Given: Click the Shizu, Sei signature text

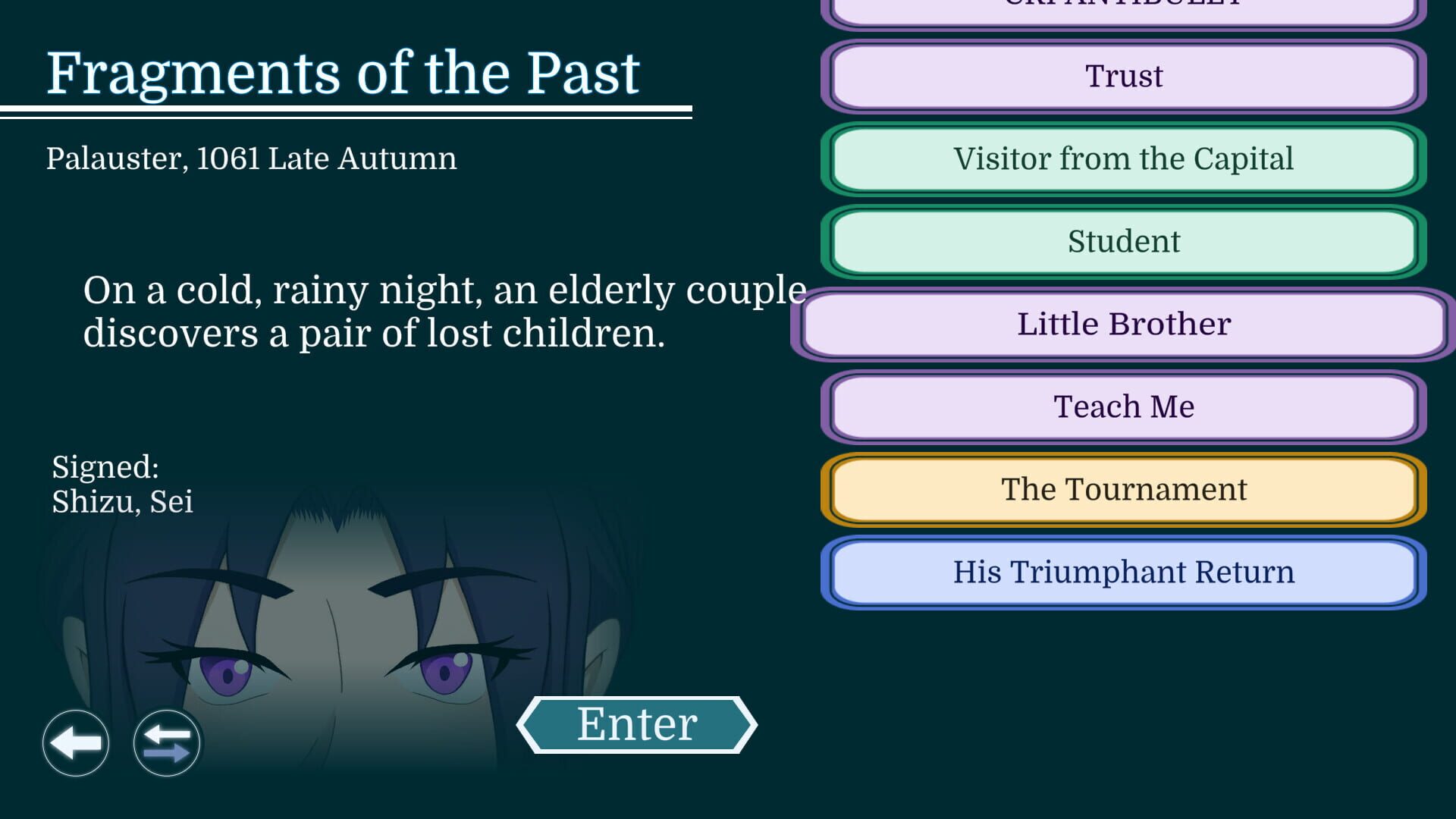Looking at the screenshot, I should 121,500.
